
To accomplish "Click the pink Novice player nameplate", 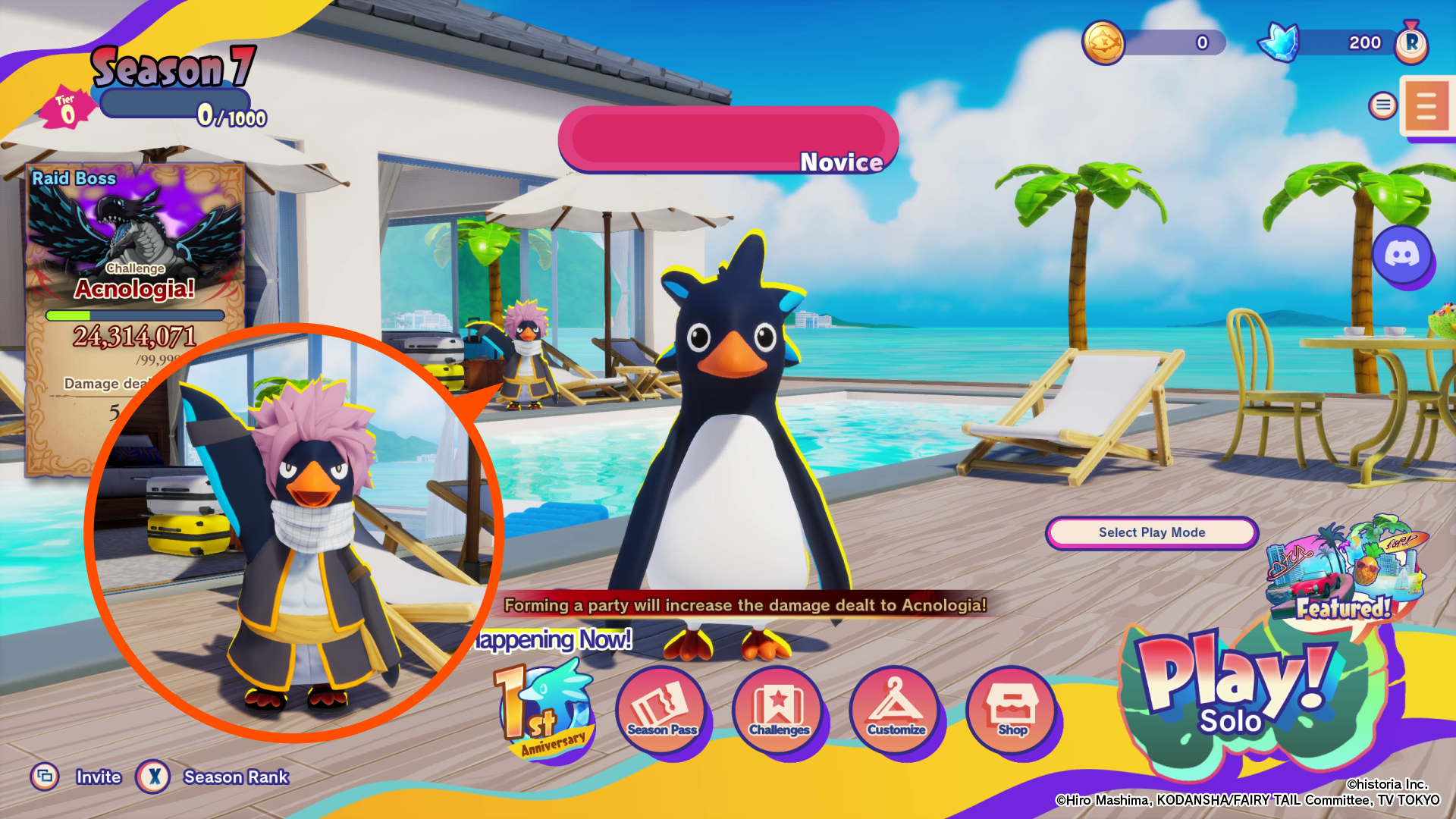I will click(x=728, y=140).
